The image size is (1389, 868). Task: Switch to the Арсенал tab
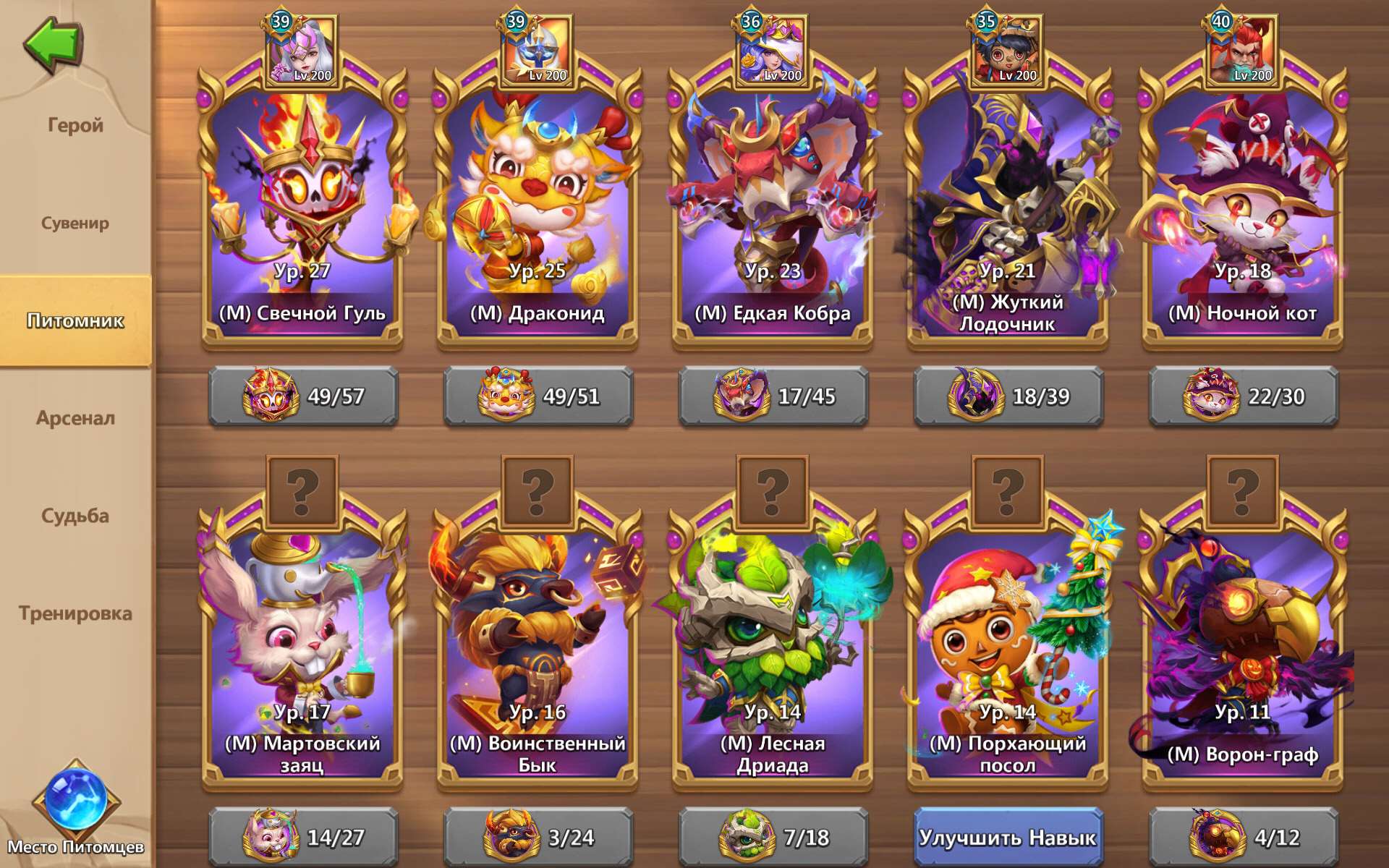(75, 417)
